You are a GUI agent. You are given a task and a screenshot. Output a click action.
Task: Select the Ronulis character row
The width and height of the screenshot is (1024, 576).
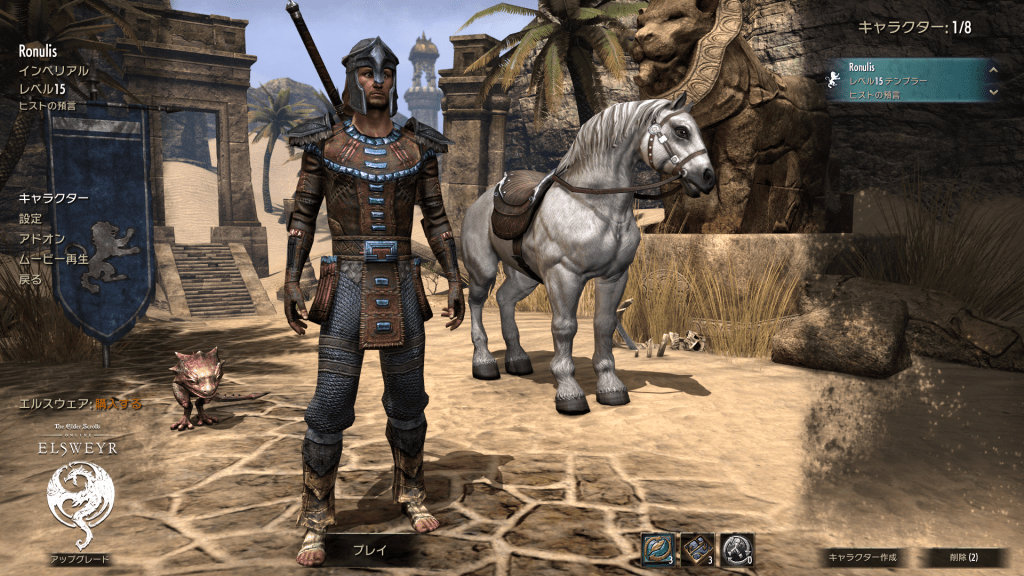905,80
